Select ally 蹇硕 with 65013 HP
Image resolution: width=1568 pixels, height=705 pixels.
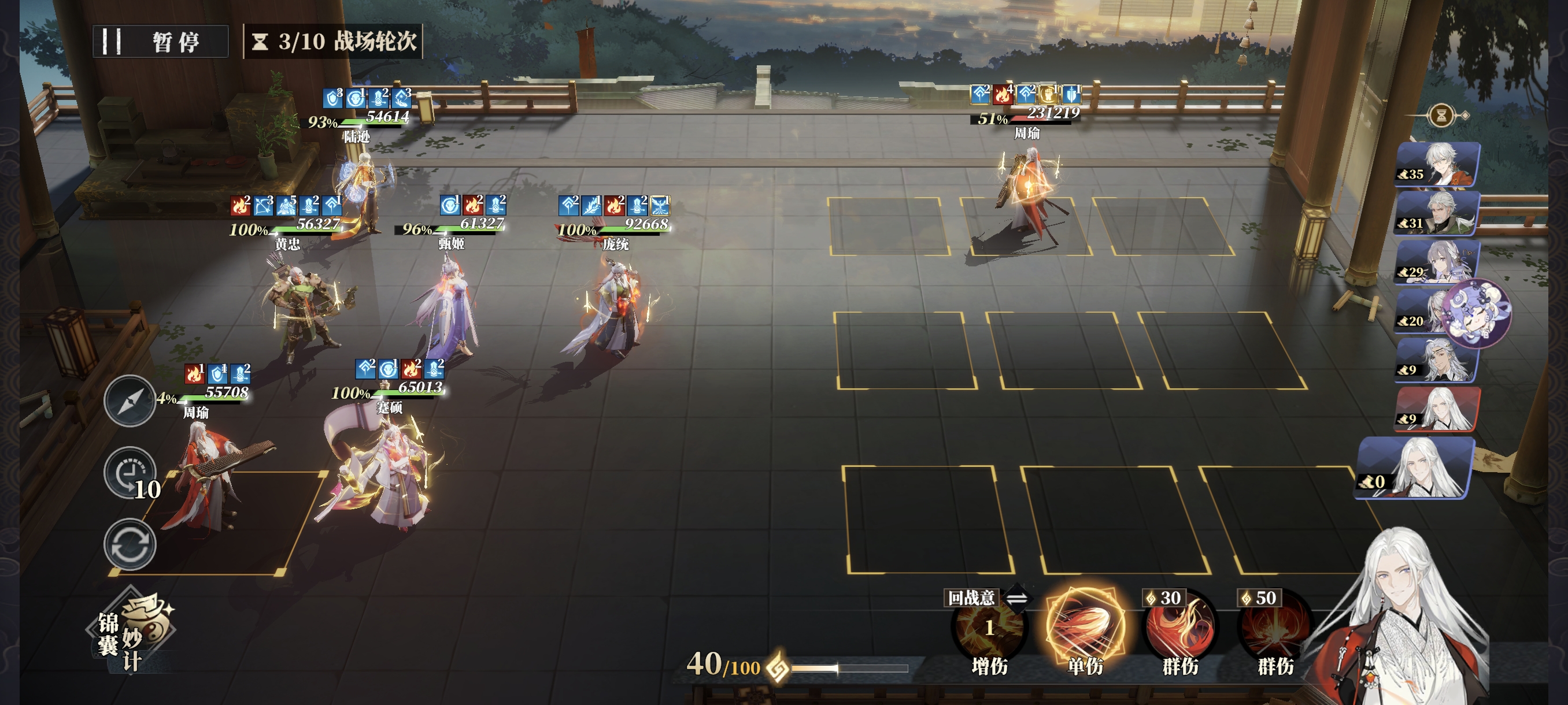click(x=383, y=474)
